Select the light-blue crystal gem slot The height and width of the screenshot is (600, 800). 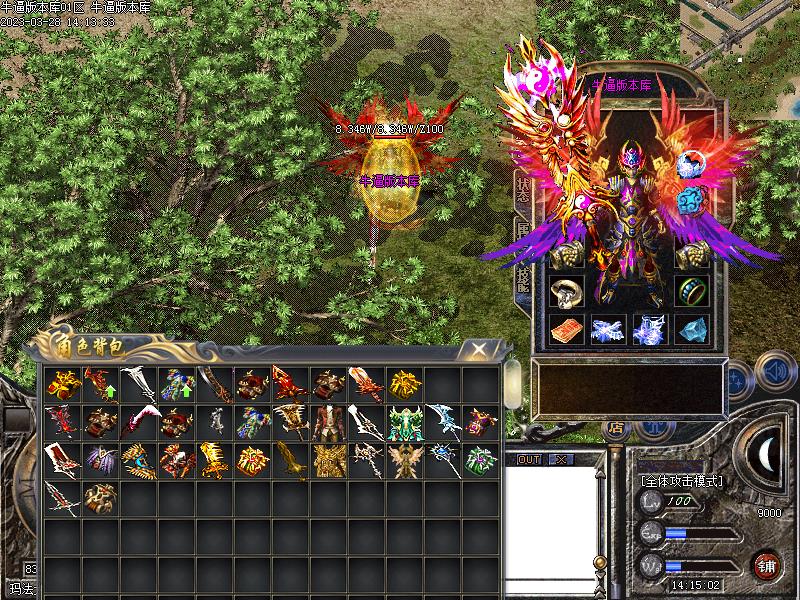[690, 328]
